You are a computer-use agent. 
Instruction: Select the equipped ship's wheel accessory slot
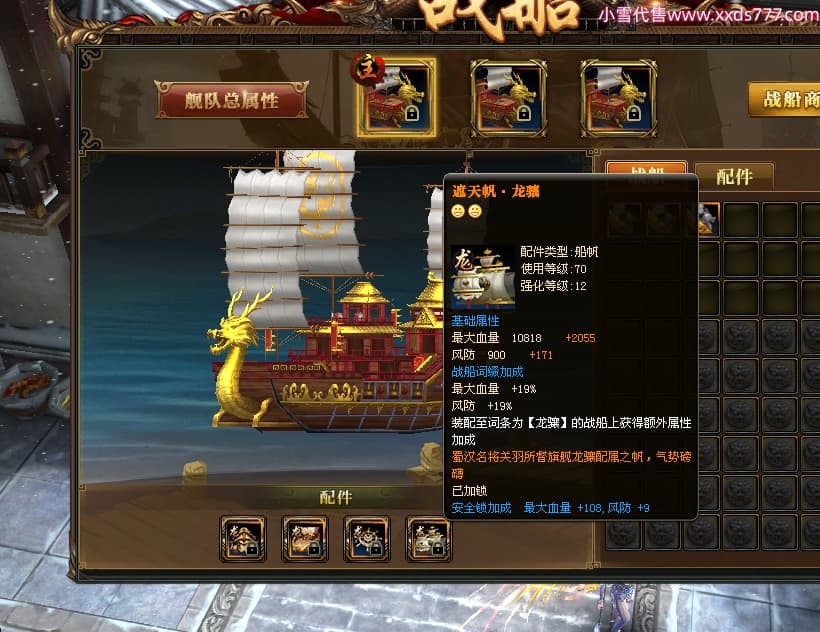[x=367, y=539]
